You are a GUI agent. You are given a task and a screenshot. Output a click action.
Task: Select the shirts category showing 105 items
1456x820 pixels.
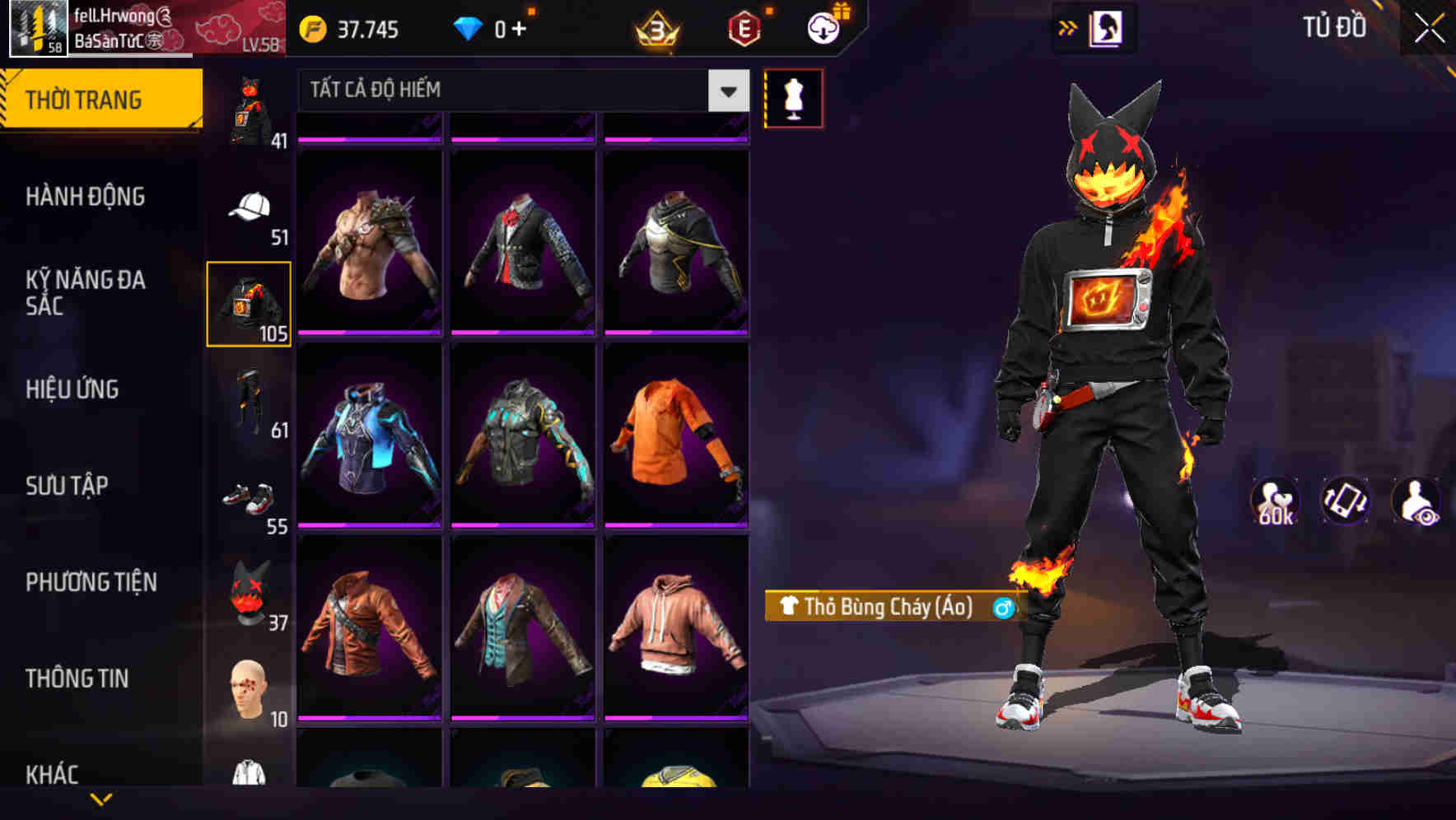tap(249, 303)
